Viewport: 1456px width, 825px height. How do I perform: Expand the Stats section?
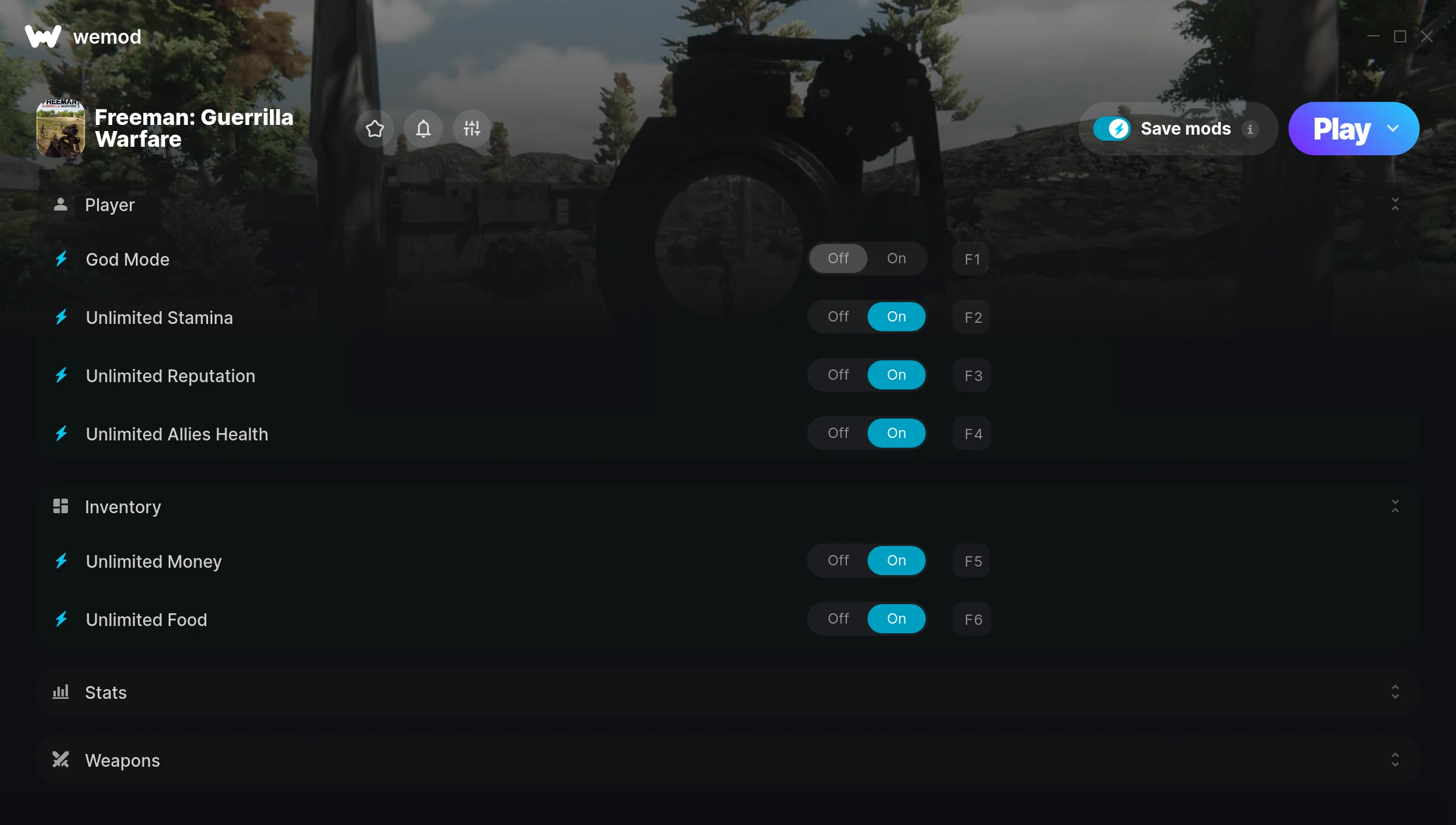pyautogui.click(x=1395, y=692)
